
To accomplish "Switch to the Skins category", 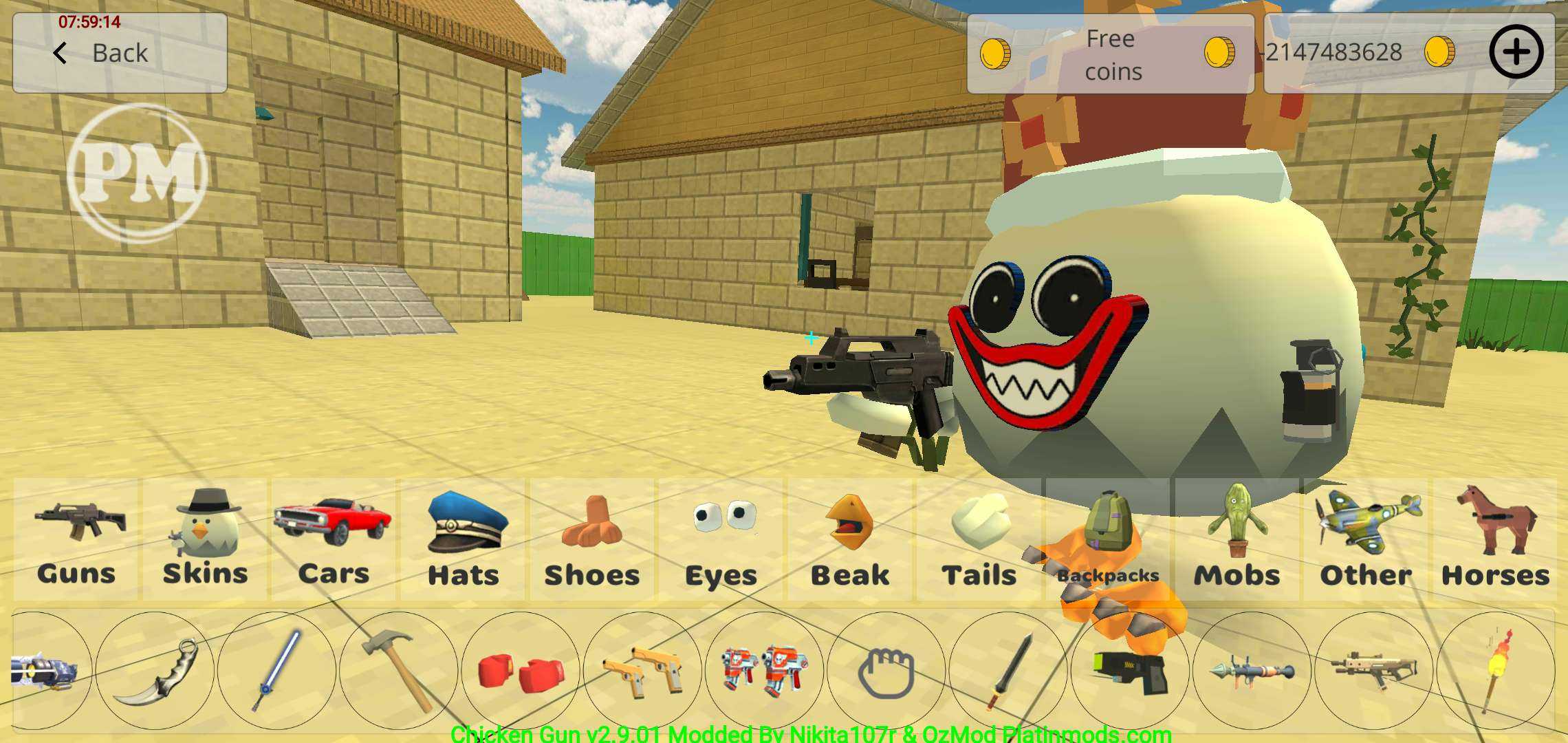I will pos(205,540).
